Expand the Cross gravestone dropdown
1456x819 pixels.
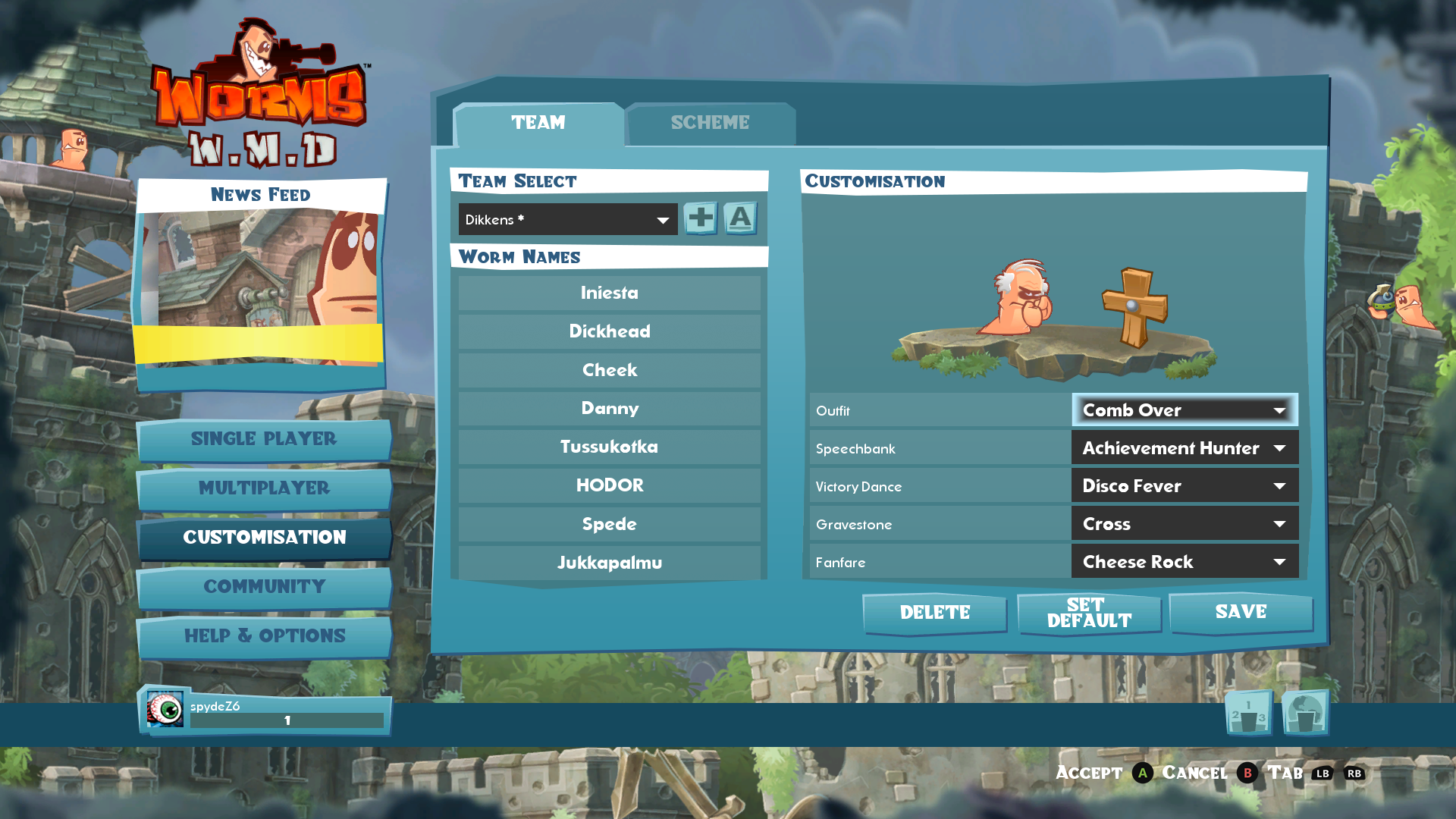point(1185,524)
